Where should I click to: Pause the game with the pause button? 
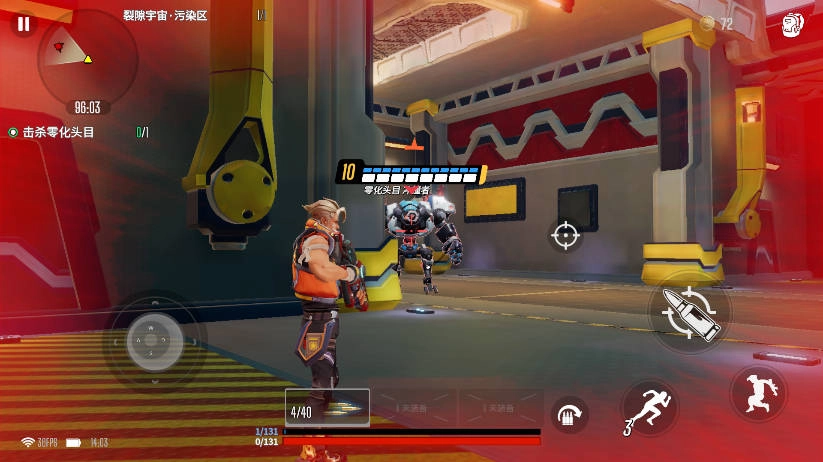(x=23, y=24)
